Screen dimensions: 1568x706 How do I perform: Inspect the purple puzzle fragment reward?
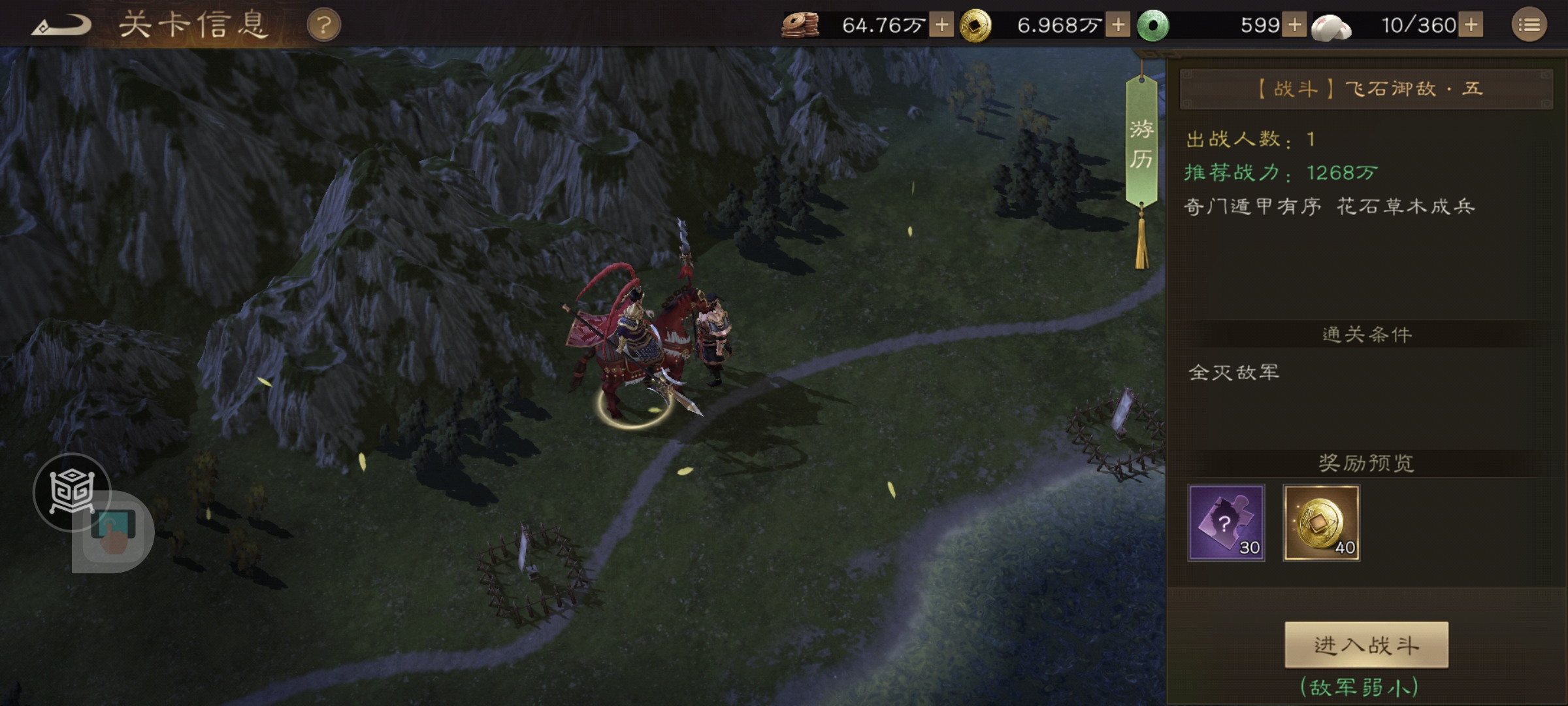(x=1226, y=522)
